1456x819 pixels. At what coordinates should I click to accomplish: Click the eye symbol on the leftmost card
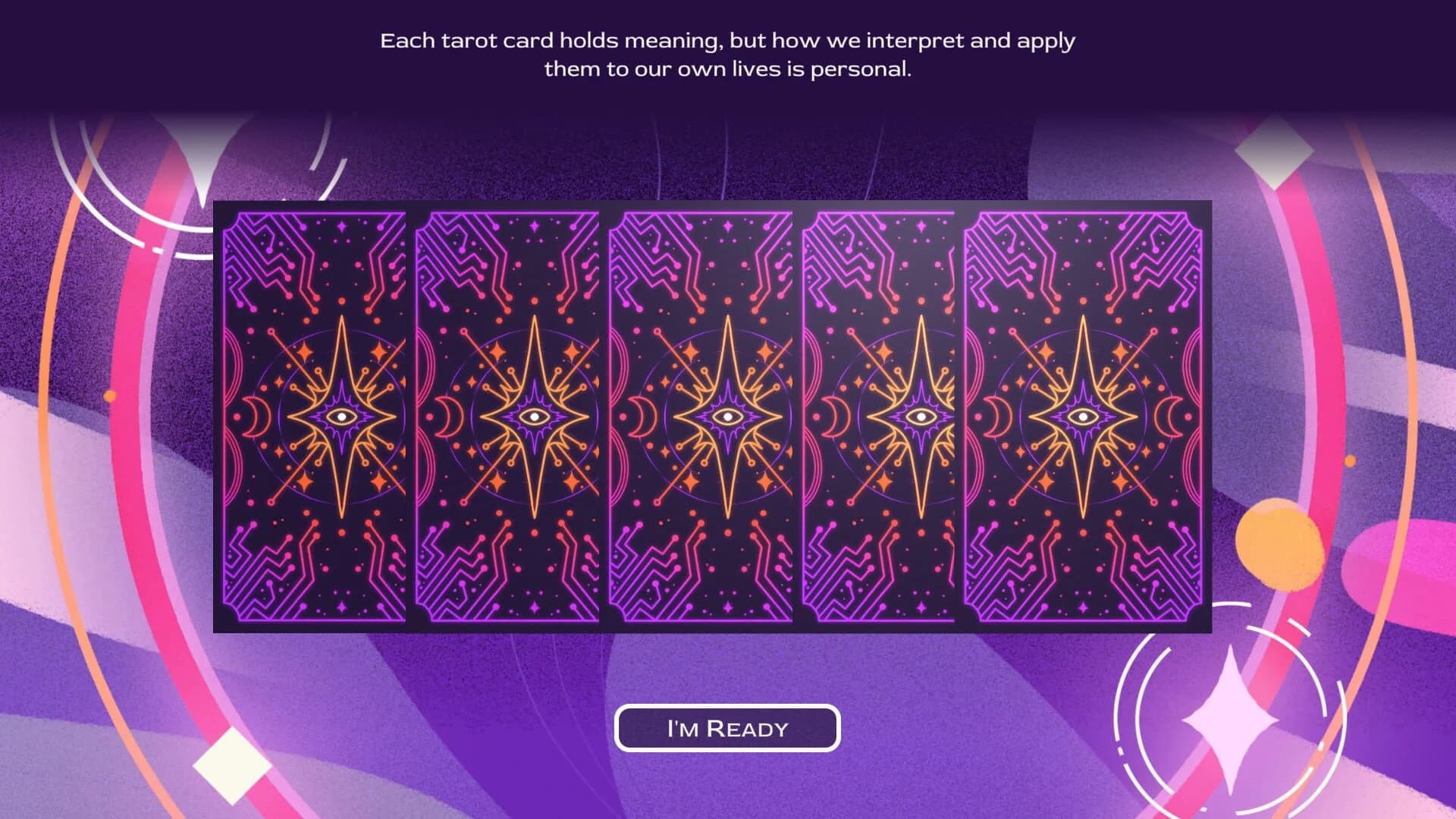pyautogui.click(x=341, y=417)
